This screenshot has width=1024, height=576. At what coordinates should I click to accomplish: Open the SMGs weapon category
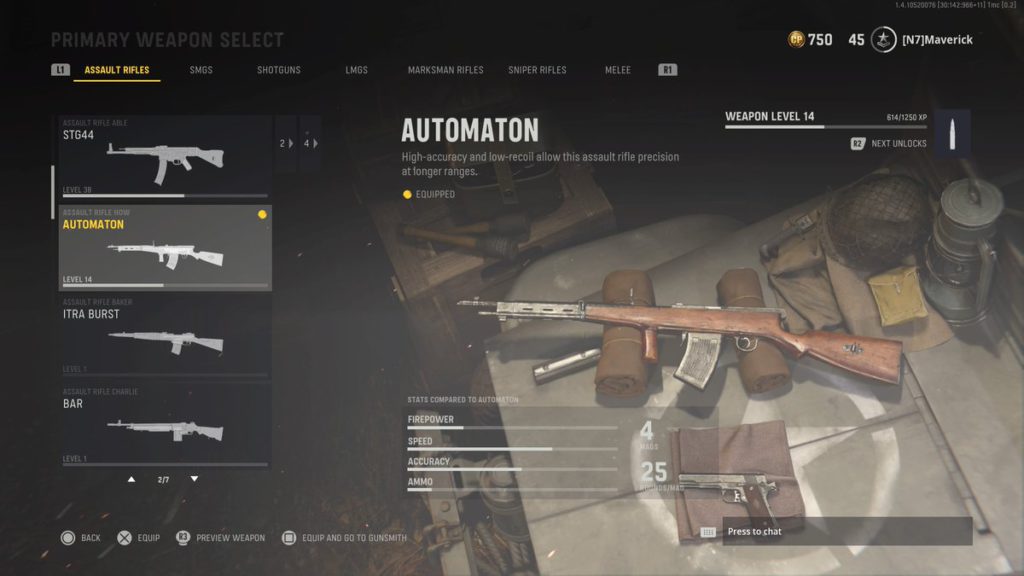201,70
